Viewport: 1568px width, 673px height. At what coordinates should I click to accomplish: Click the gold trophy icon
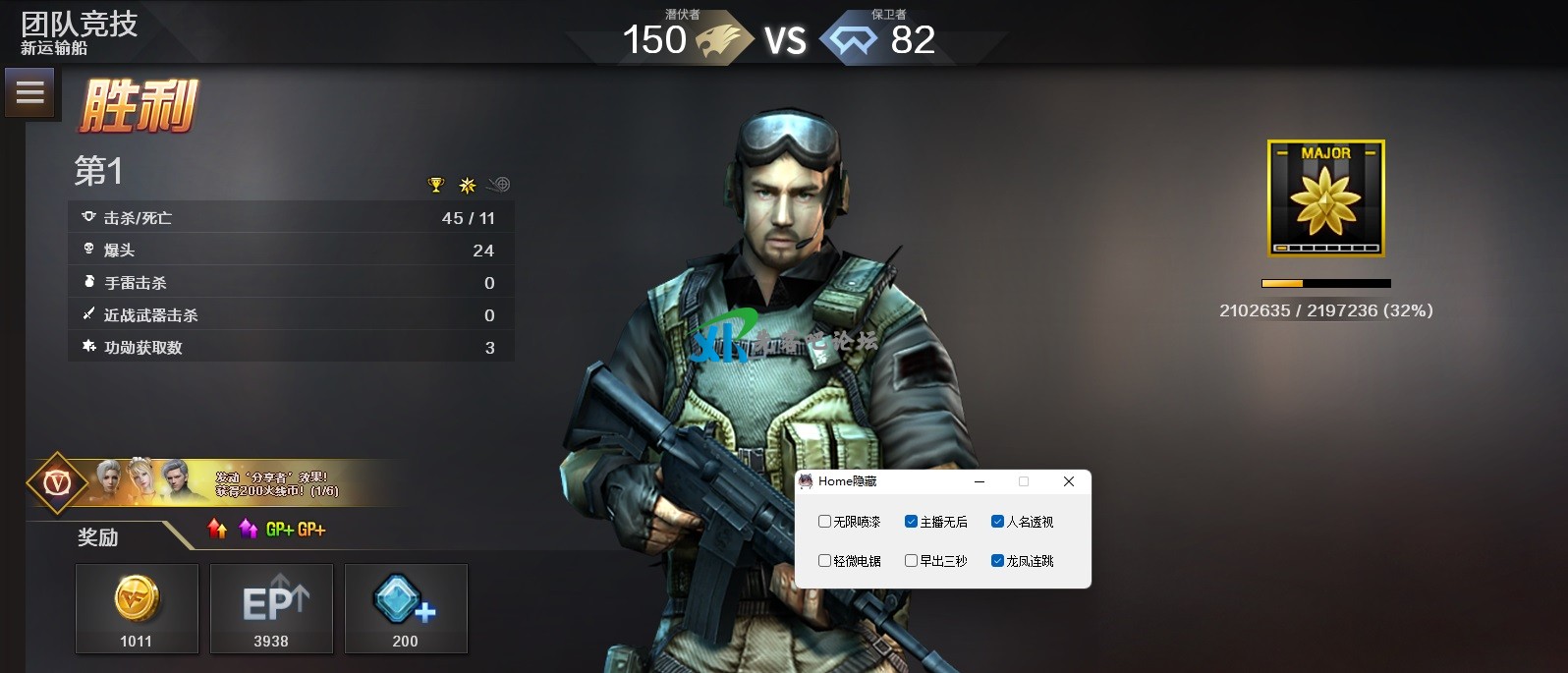pyautogui.click(x=436, y=185)
